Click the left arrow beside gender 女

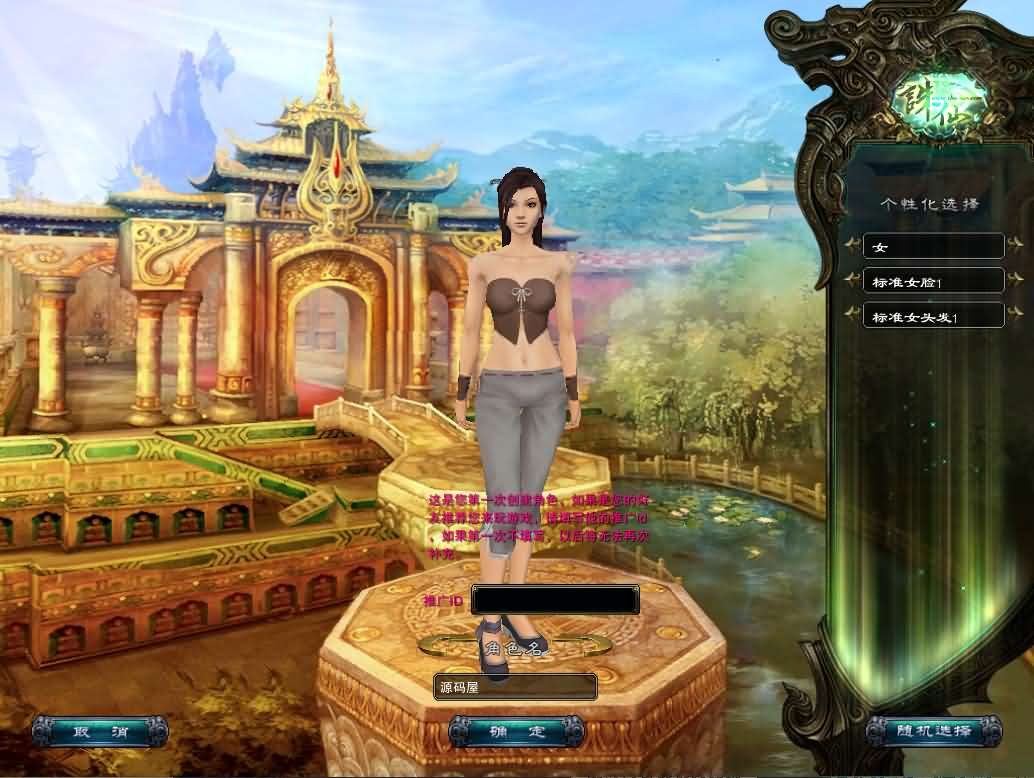[852, 245]
